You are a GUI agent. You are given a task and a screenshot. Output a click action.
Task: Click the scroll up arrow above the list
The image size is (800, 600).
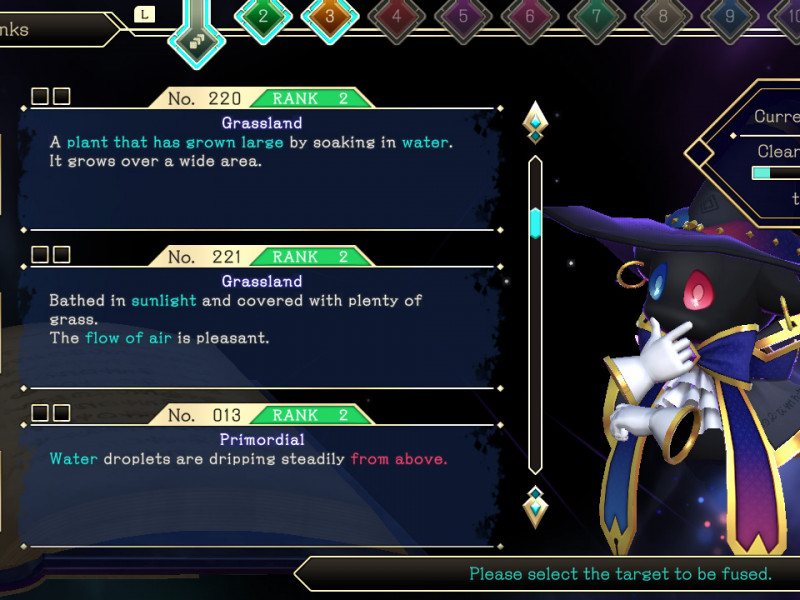click(535, 122)
